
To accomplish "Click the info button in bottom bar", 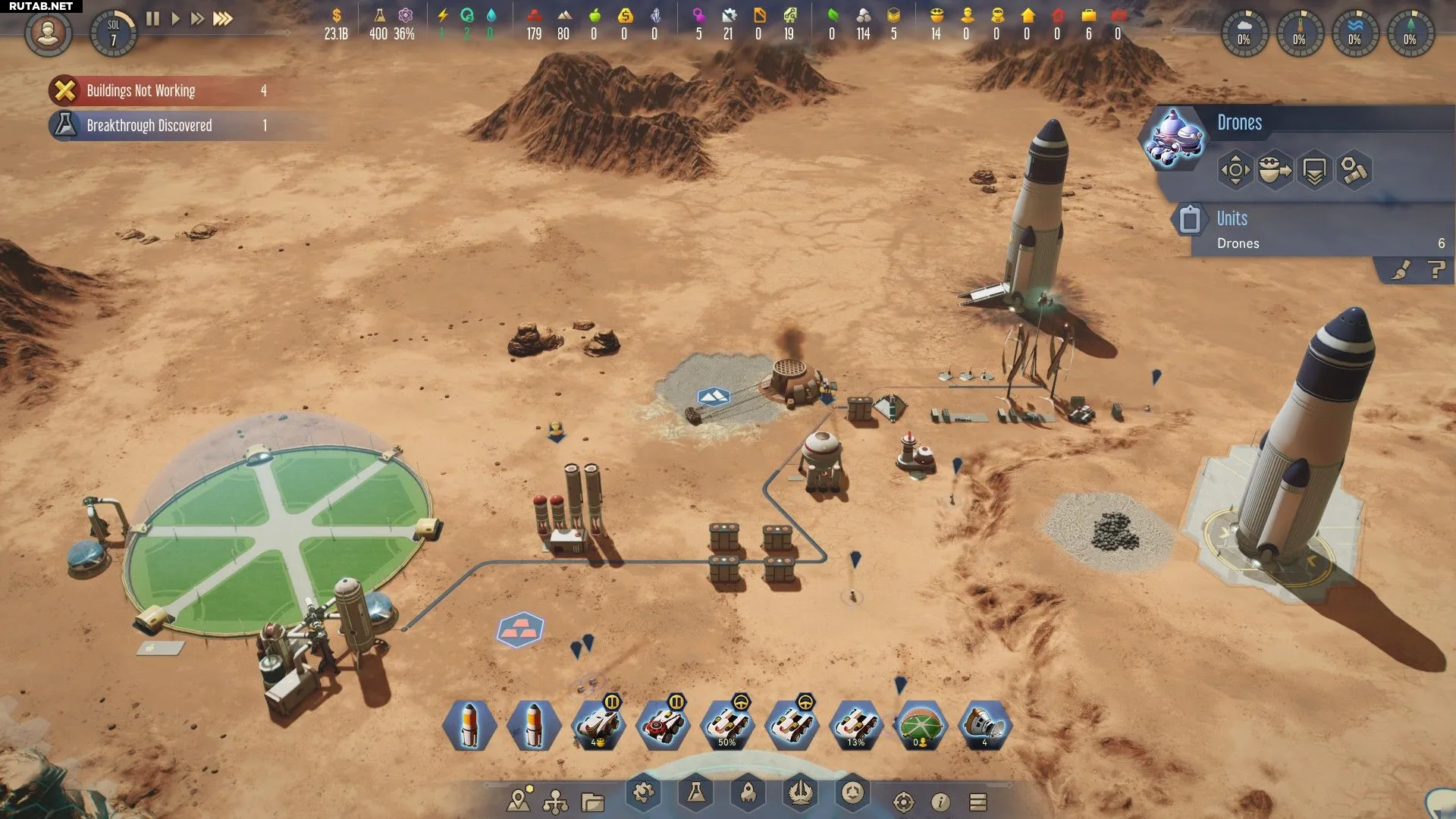I will point(940,802).
